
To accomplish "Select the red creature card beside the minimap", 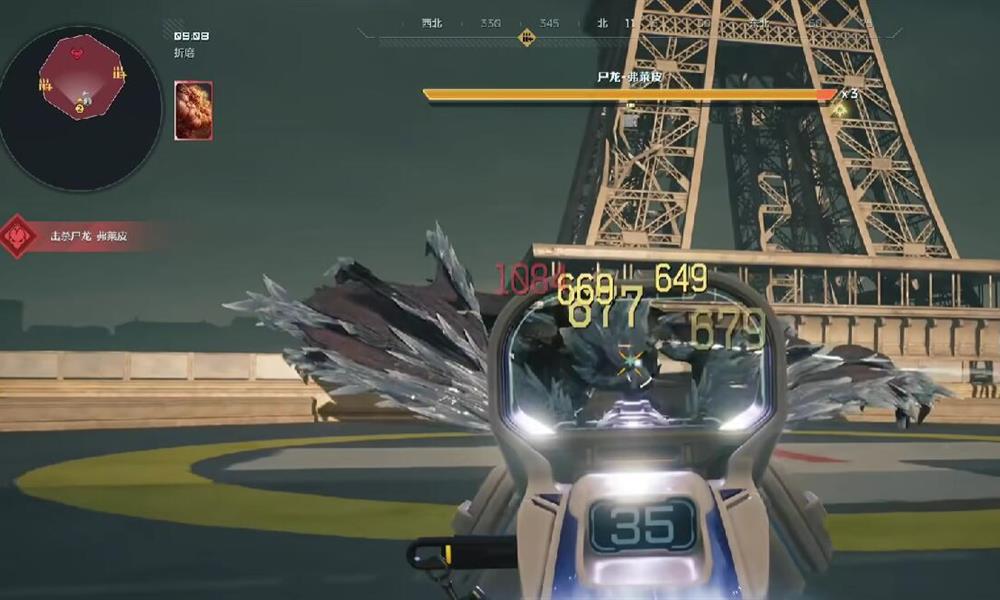I will coord(193,110).
